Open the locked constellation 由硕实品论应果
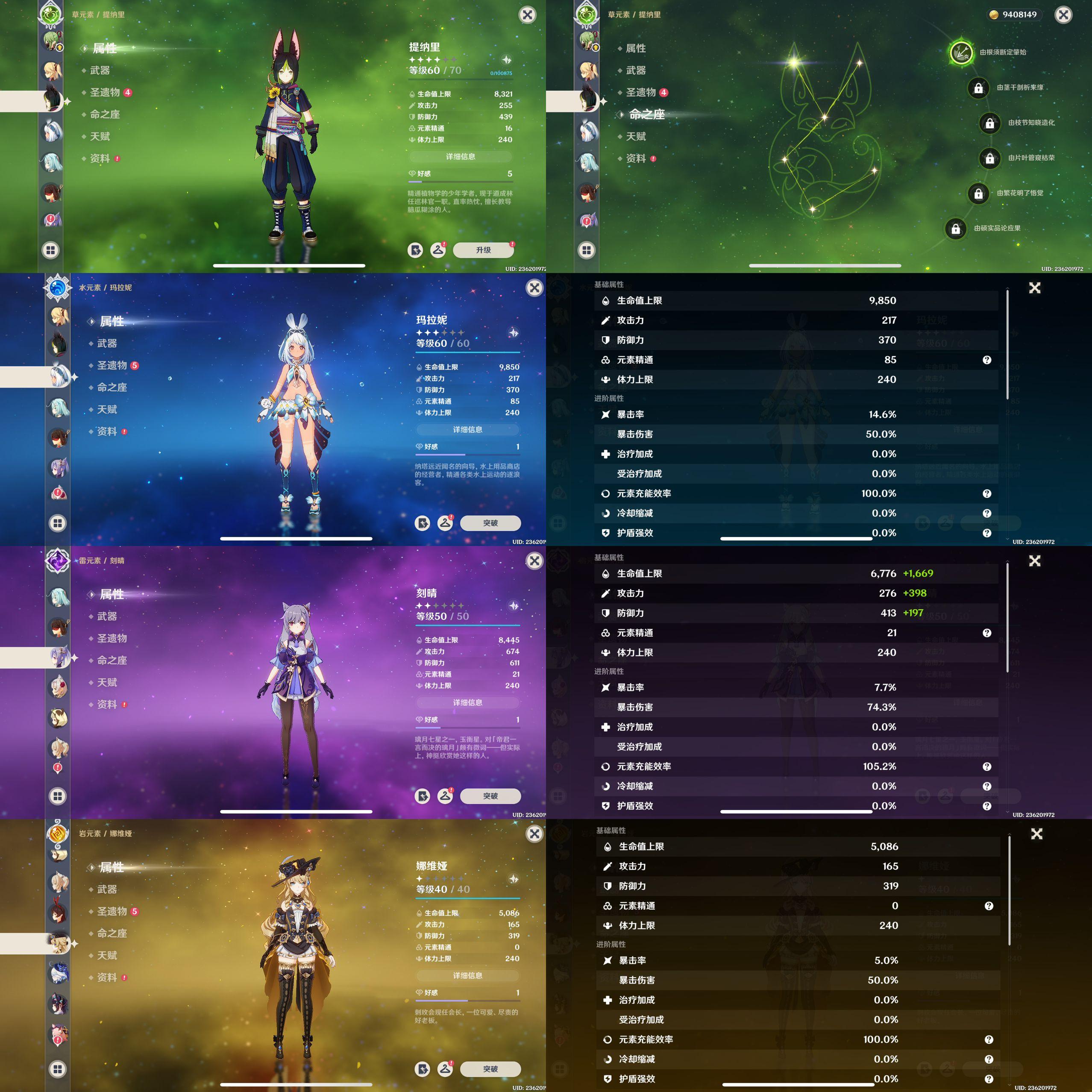Viewport: 1092px width, 1092px height. point(955,228)
